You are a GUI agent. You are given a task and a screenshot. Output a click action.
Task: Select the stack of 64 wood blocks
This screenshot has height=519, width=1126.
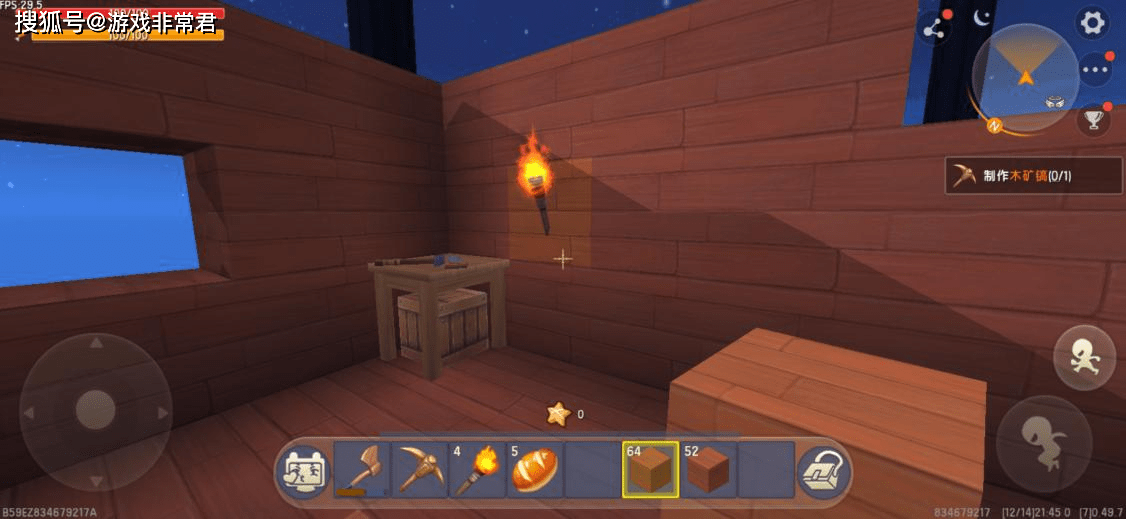click(650, 469)
